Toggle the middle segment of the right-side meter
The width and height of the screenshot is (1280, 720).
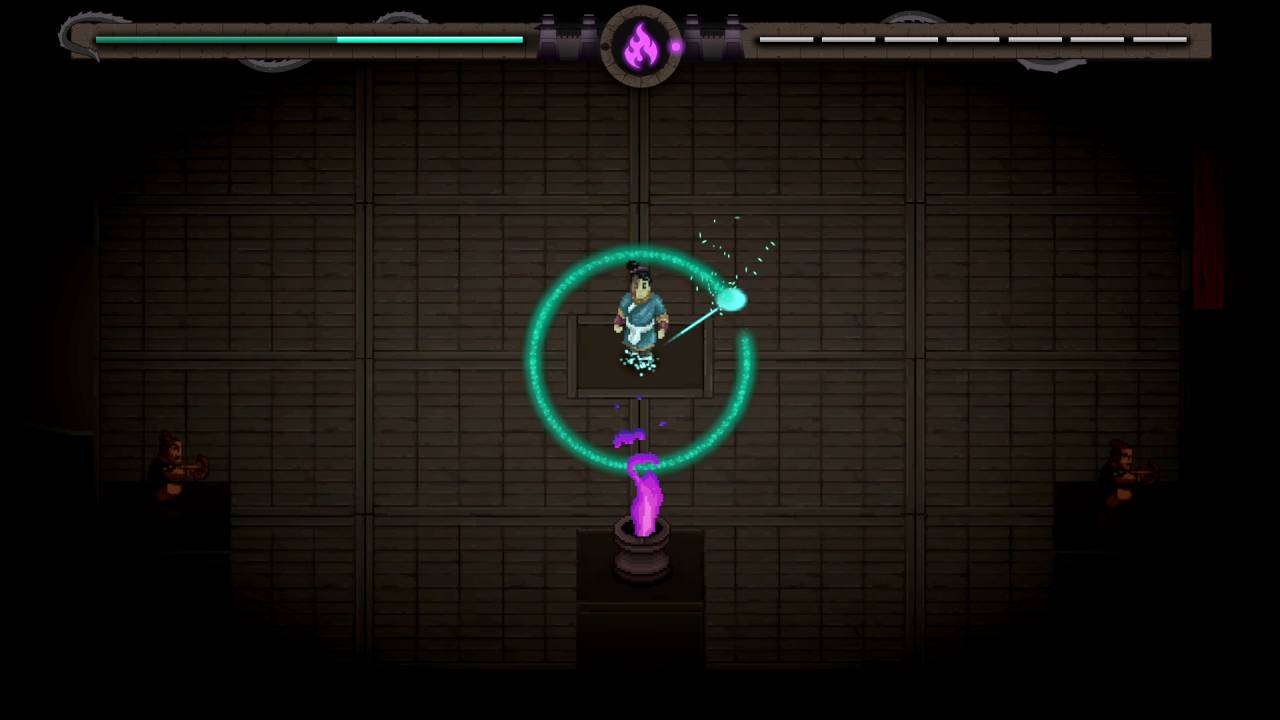click(x=973, y=40)
